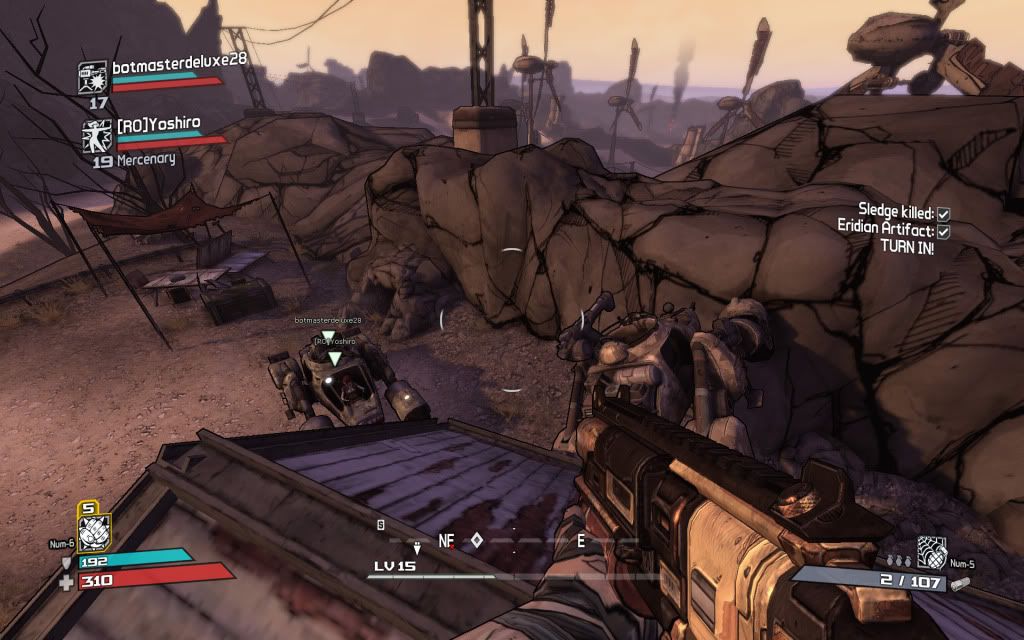Click the grenade icon near the ammo counter
The image size is (1024, 640).
(x=931, y=553)
